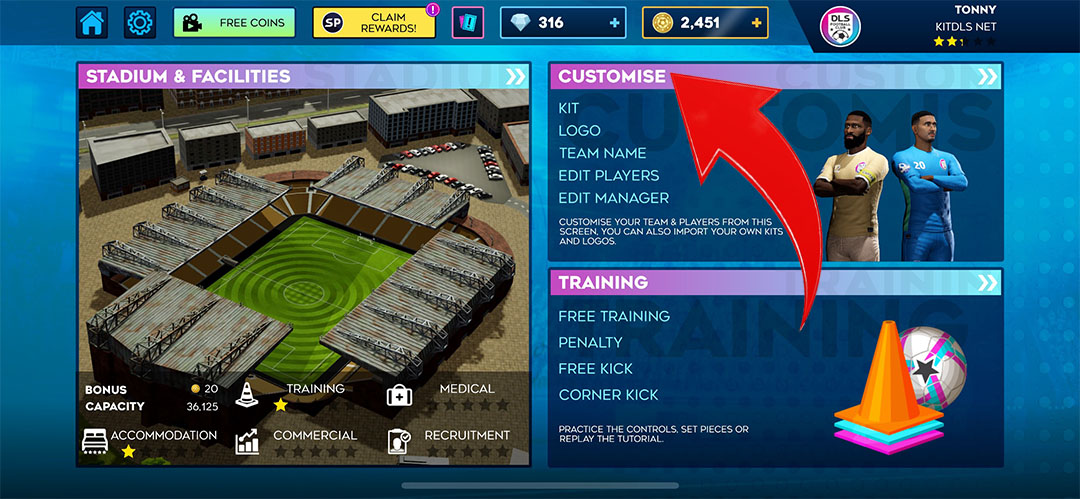1080x499 pixels.
Task: Open the settings gear menu
Action: tap(139, 22)
